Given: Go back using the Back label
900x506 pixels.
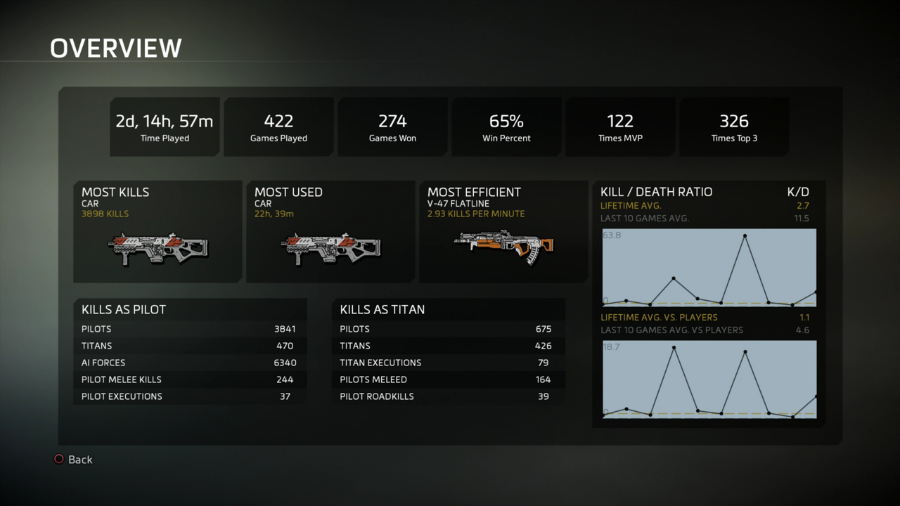Looking at the screenshot, I should pyautogui.click(x=79, y=459).
